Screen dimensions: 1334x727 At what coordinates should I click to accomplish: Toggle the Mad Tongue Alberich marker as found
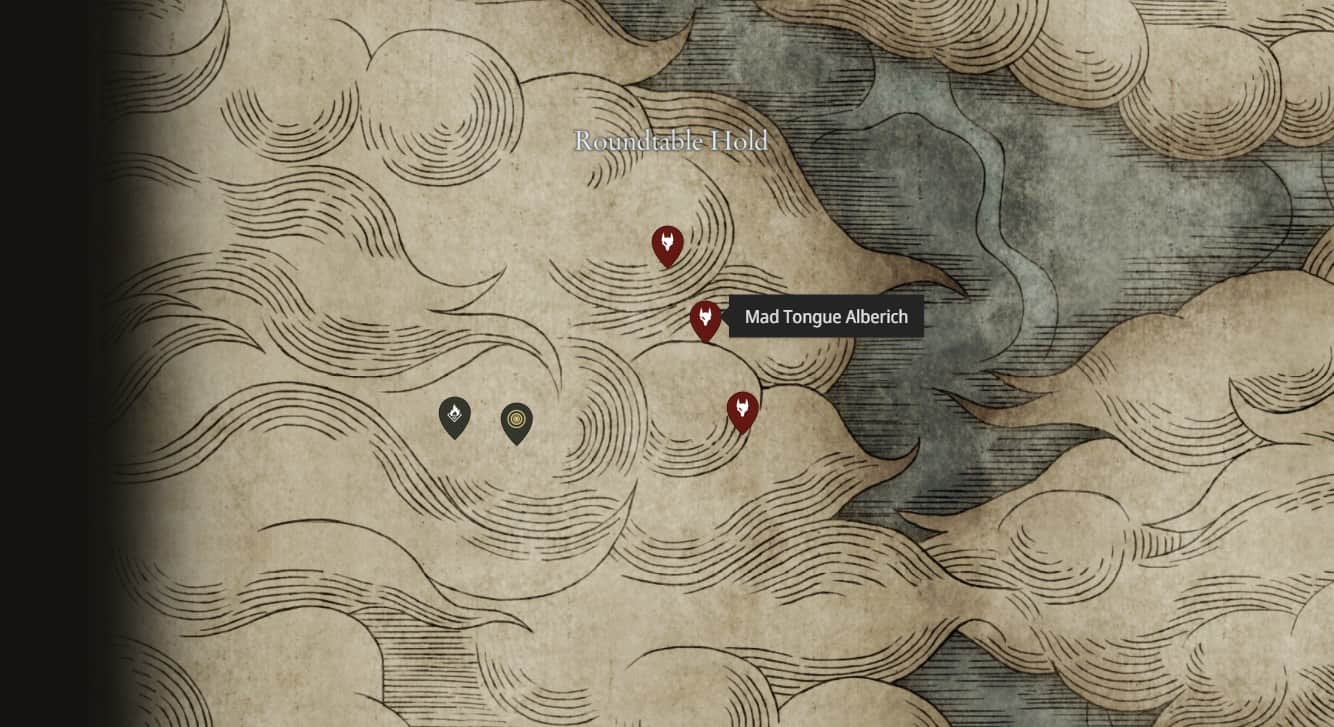pyautogui.click(x=706, y=318)
